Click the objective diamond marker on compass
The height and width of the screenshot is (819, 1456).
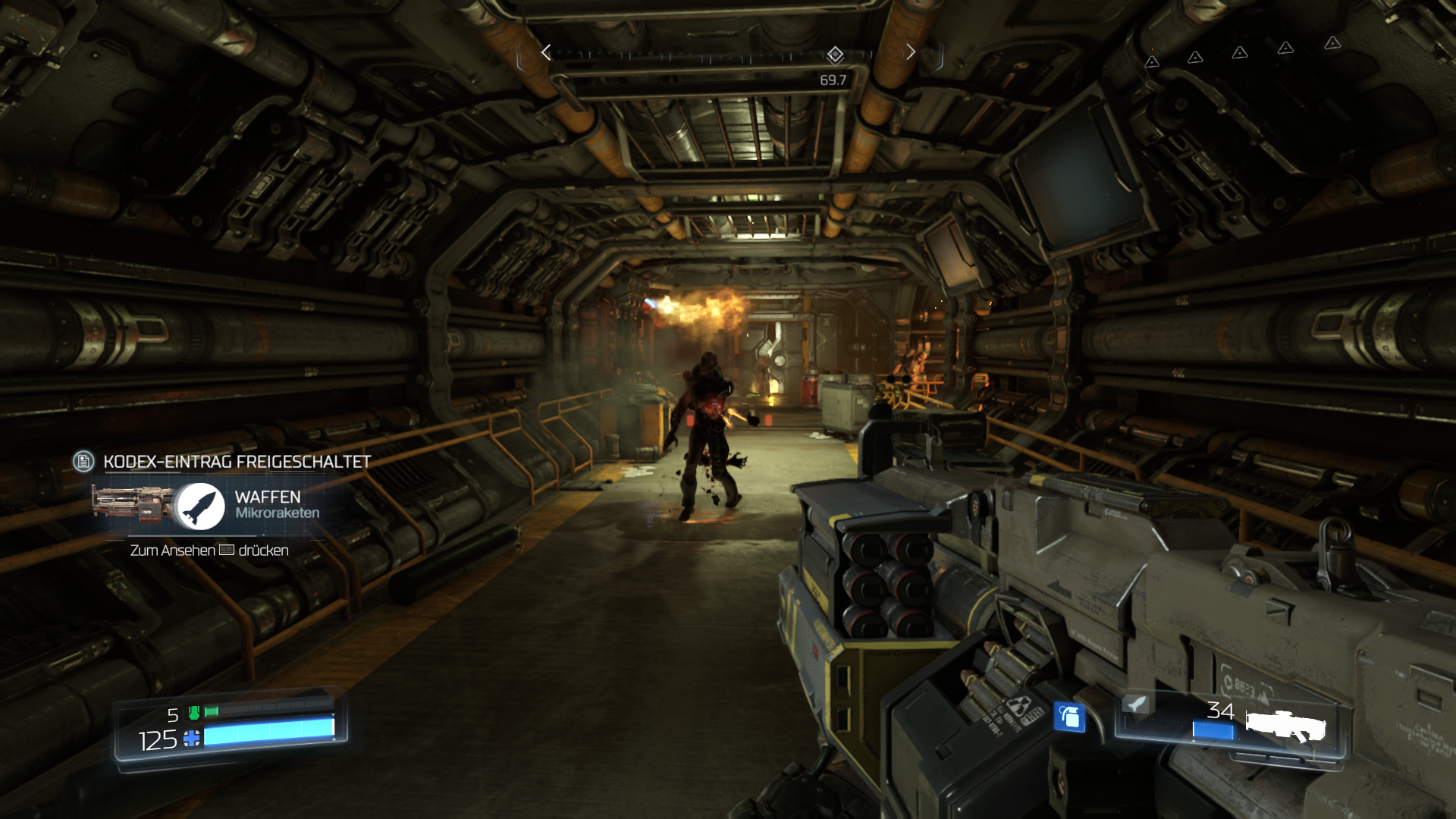[835, 55]
